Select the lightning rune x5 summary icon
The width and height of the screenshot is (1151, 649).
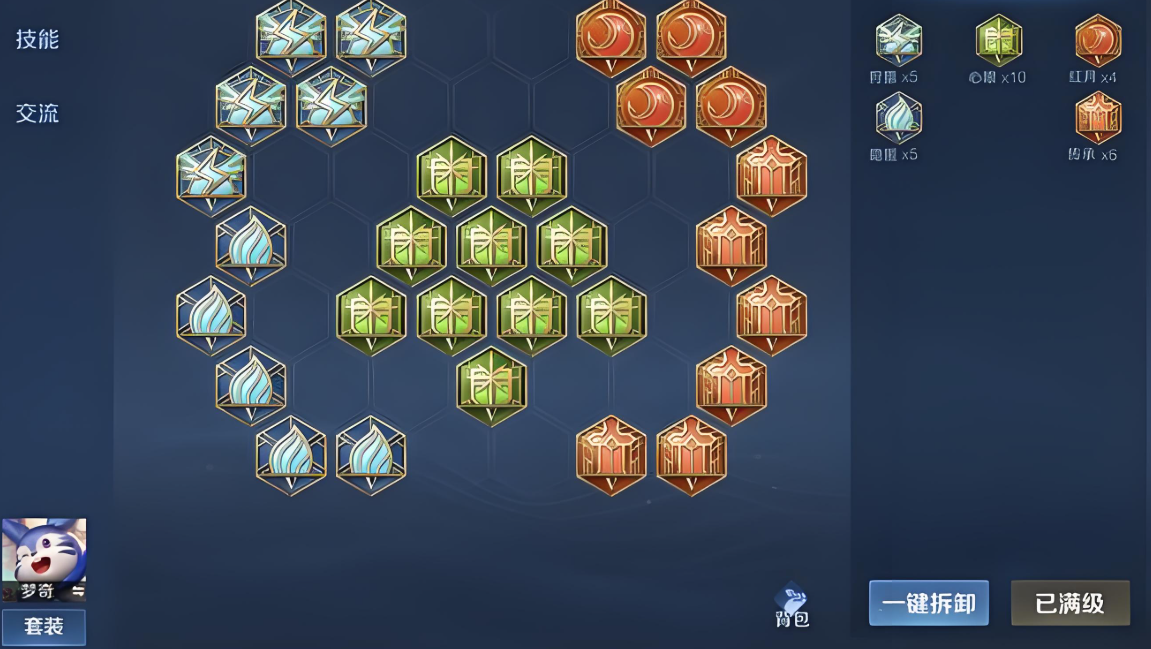point(898,41)
